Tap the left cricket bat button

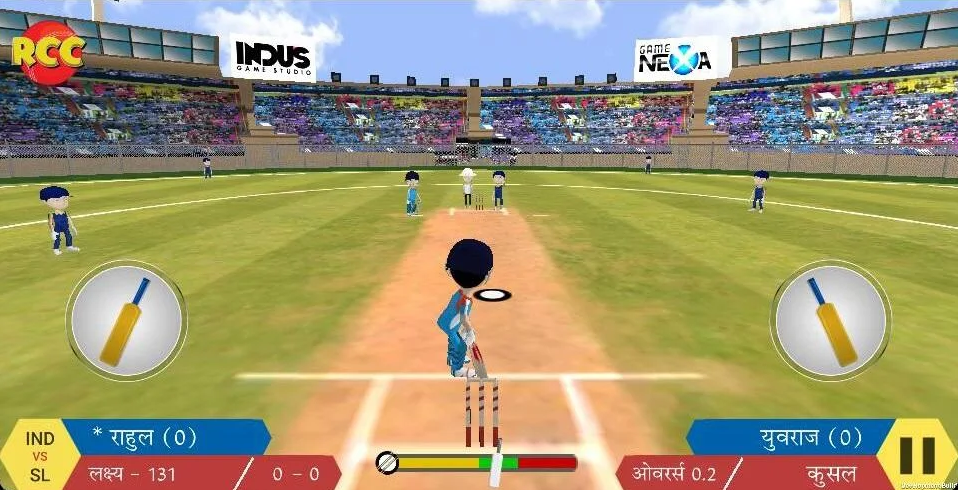(x=126, y=322)
